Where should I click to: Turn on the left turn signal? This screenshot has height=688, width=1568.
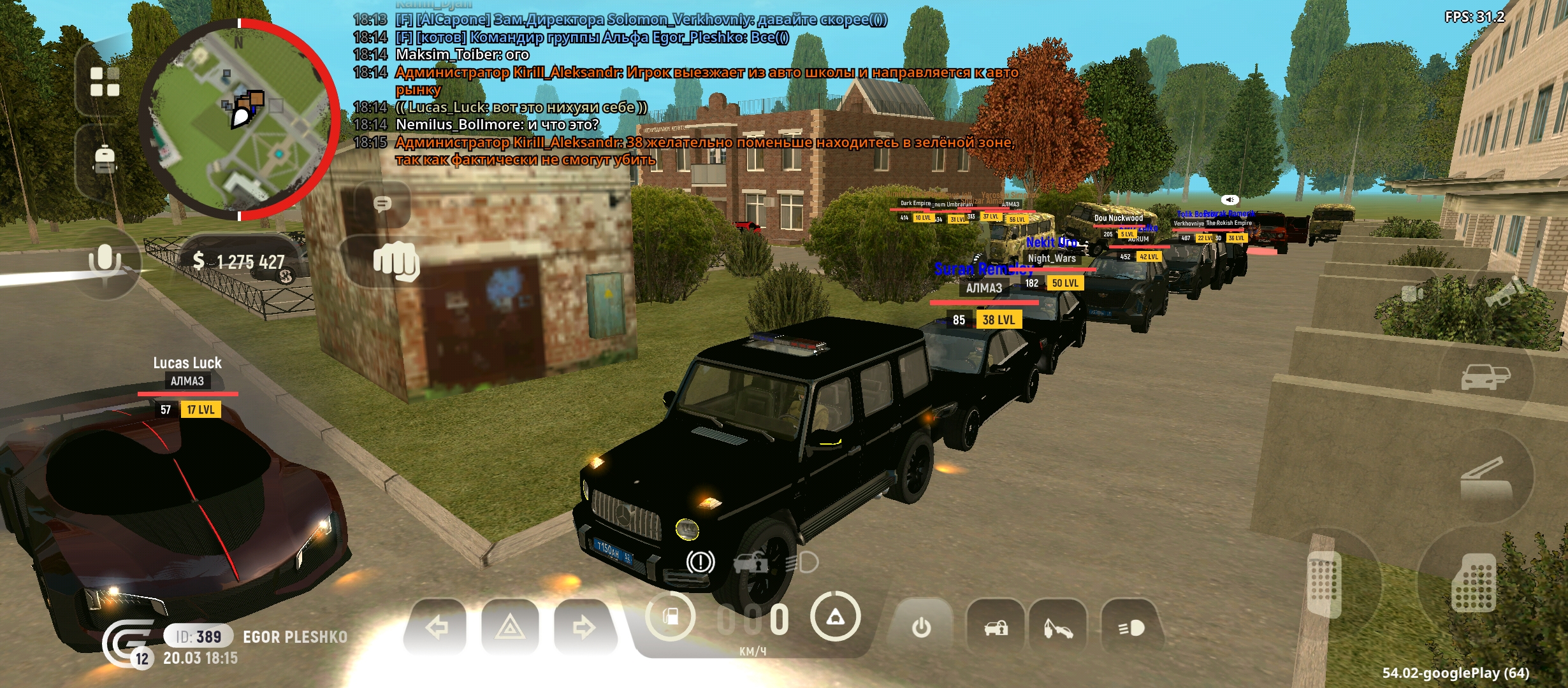pyautogui.click(x=437, y=628)
